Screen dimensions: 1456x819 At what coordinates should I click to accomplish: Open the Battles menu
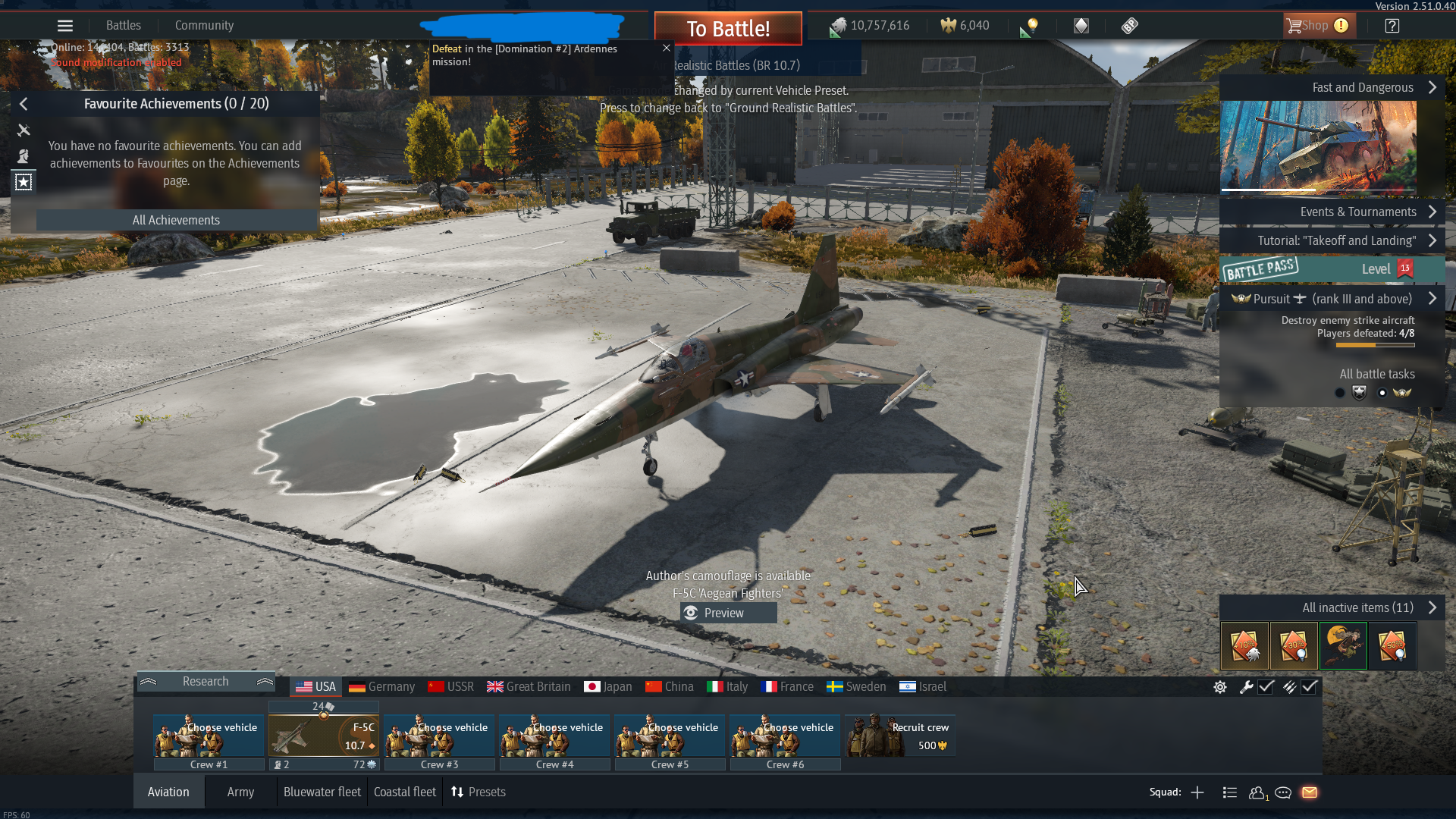[124, 26]
